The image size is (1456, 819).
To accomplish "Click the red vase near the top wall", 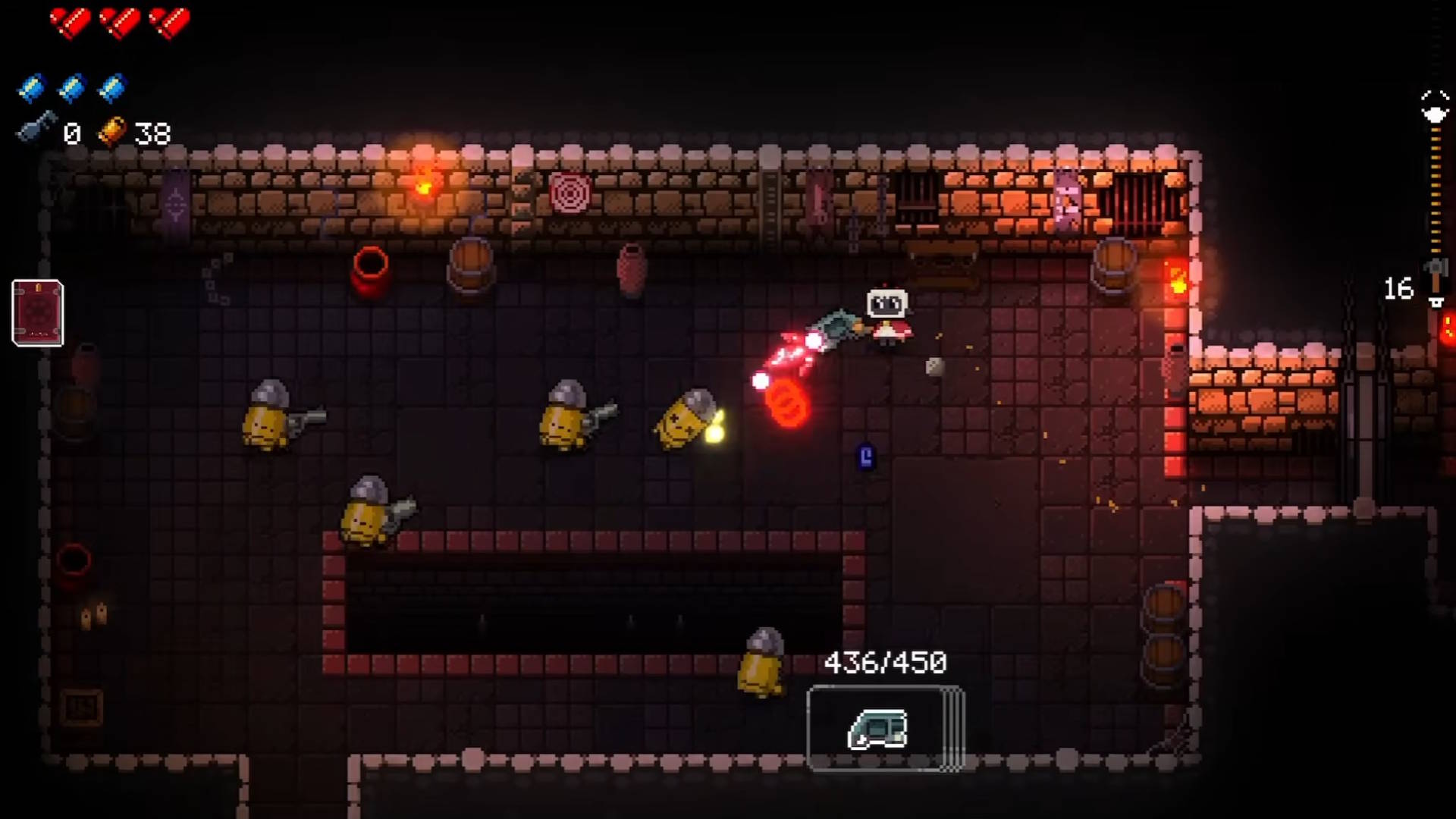I will (x=371, y=269).
